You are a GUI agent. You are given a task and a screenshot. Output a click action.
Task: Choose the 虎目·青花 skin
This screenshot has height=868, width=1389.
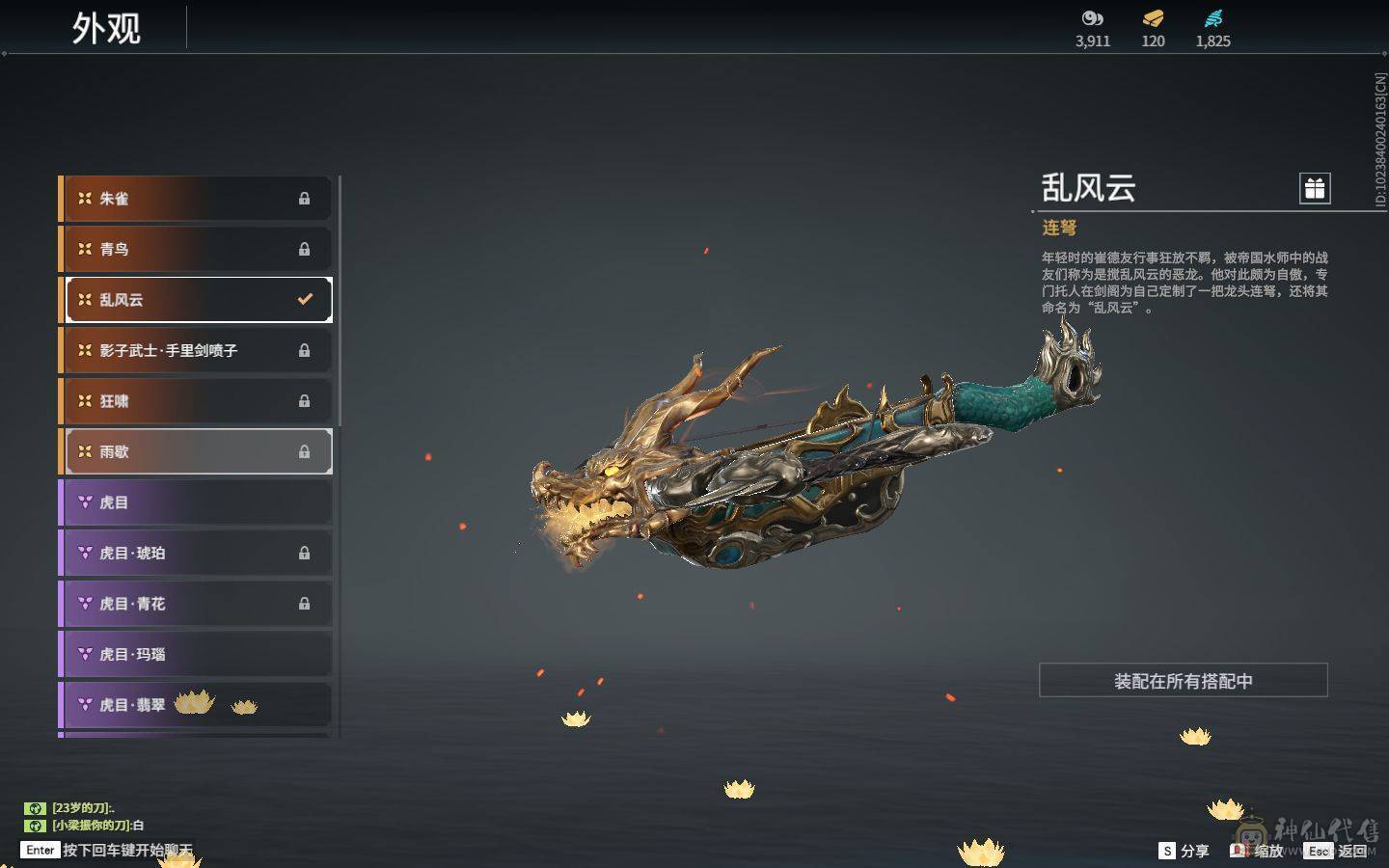[198, 604]
